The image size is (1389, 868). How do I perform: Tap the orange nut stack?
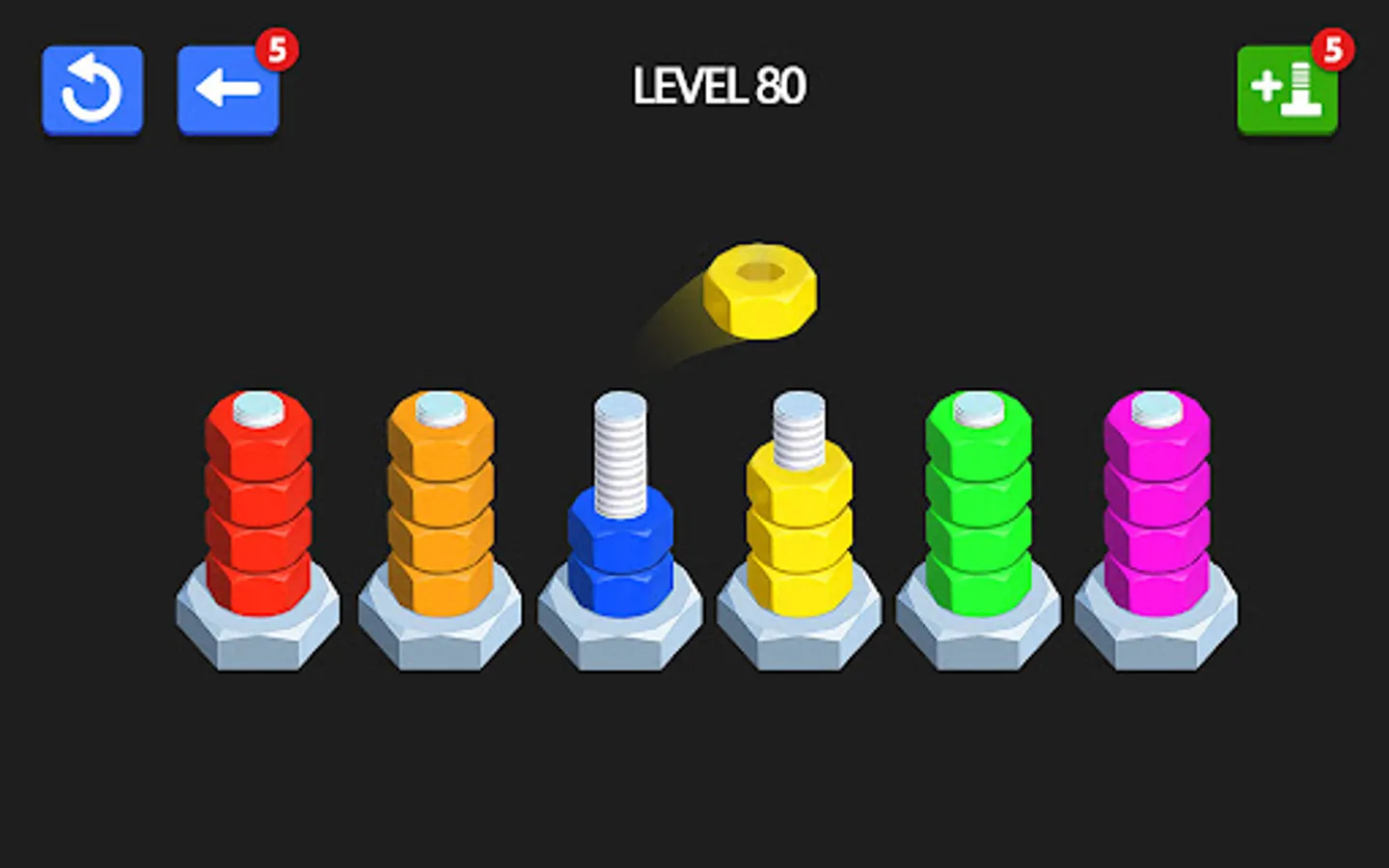coord(440,506)
